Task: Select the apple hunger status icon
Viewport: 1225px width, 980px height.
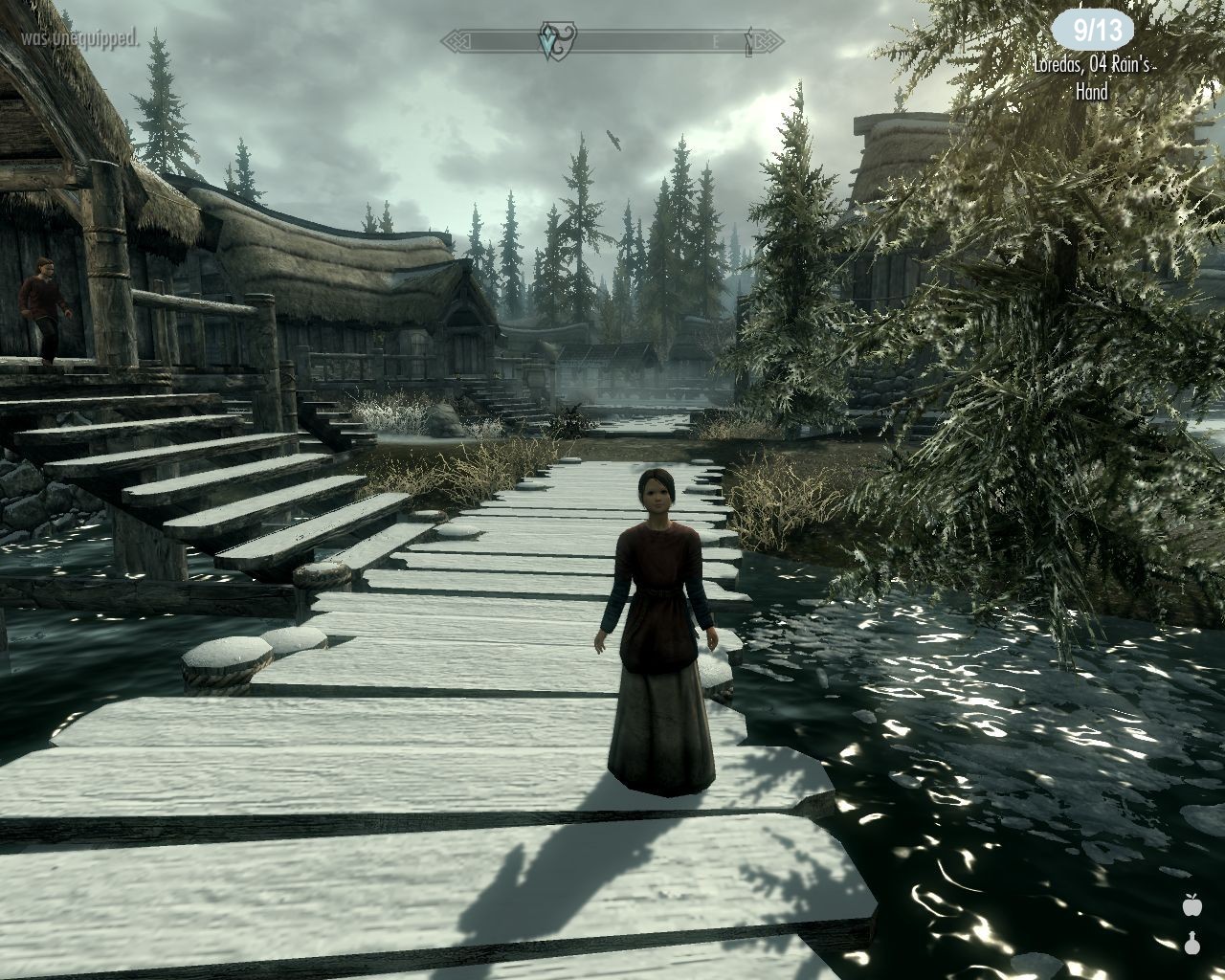Action: tap(1192, 903)
